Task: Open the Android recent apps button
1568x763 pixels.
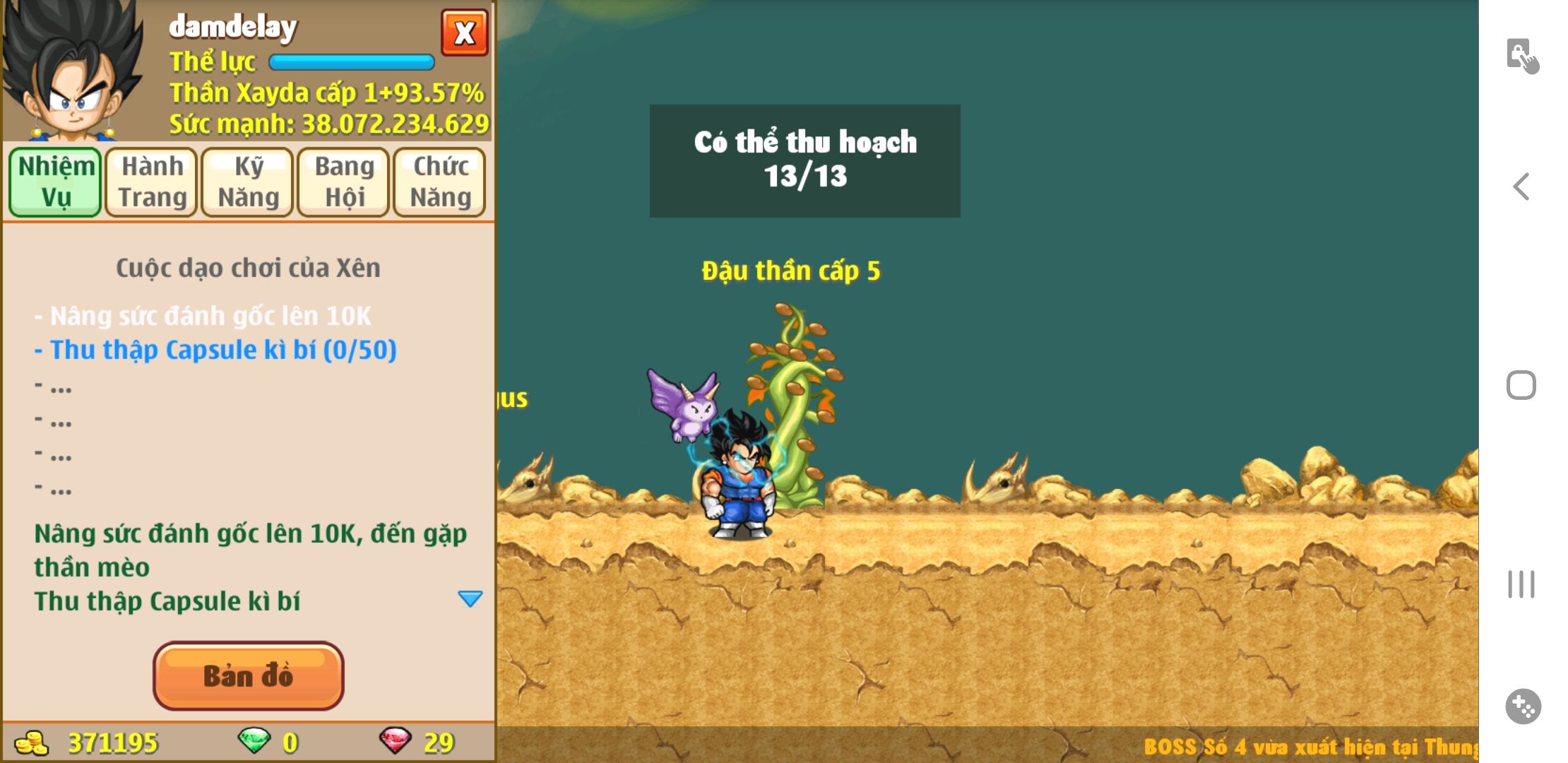Action: 1521,584
